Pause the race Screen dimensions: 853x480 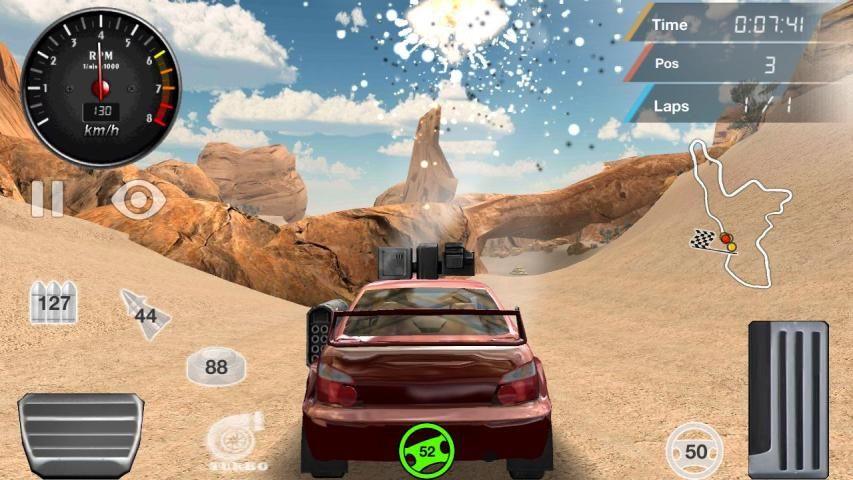46,199
